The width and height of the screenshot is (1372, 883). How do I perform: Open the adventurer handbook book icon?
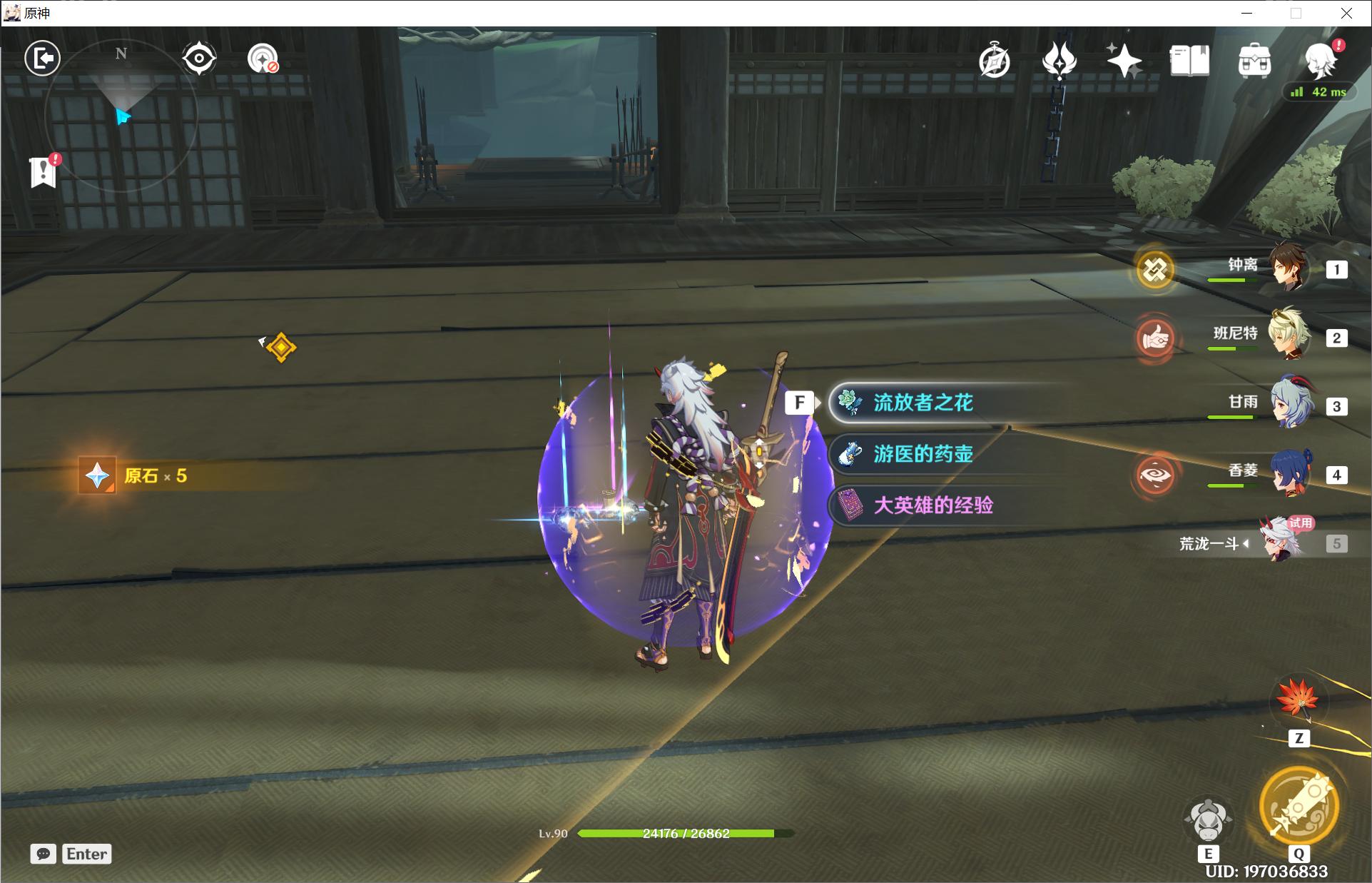(x=1189, y=61)
